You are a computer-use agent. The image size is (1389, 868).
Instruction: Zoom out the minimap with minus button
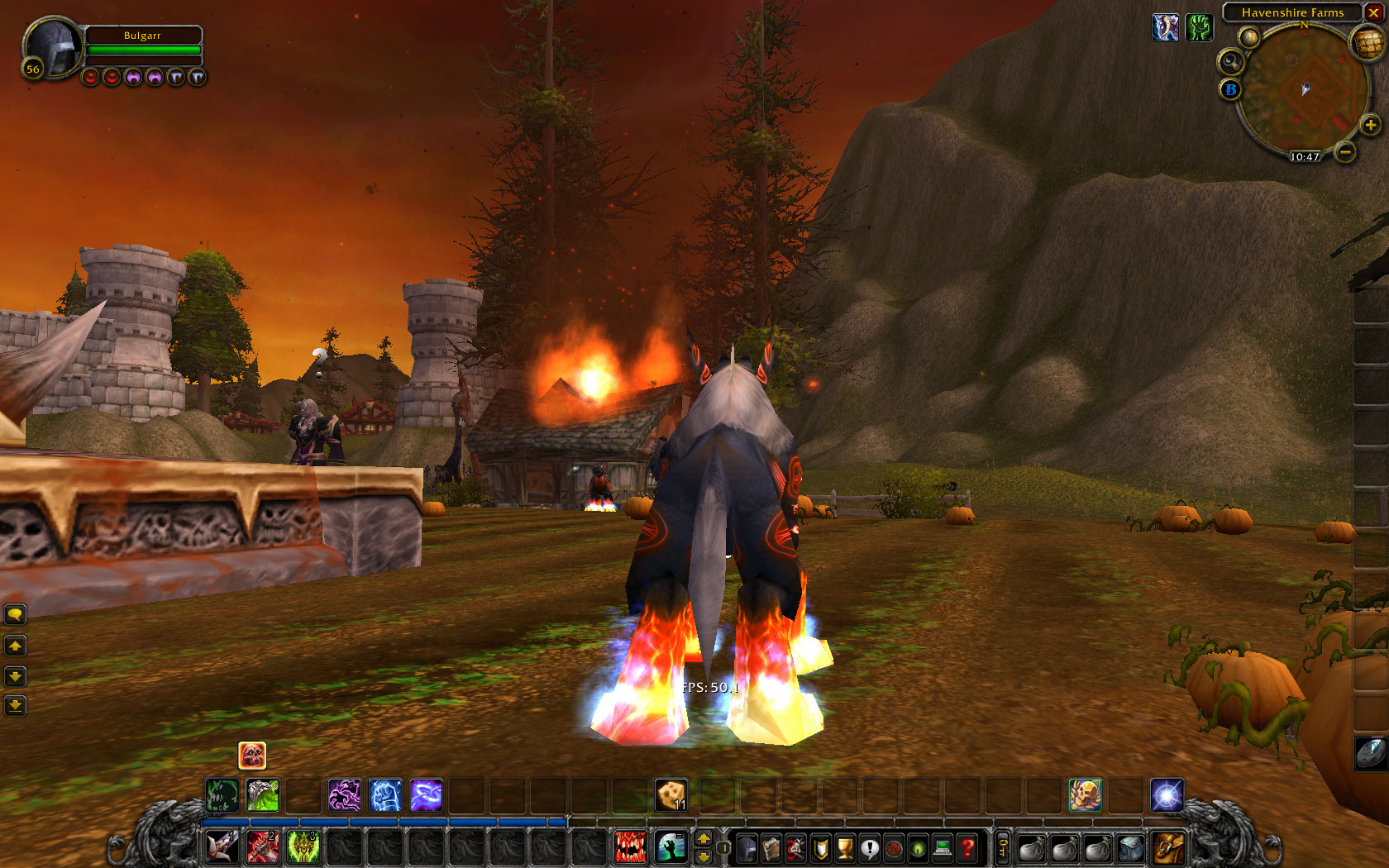(1346, 152)
